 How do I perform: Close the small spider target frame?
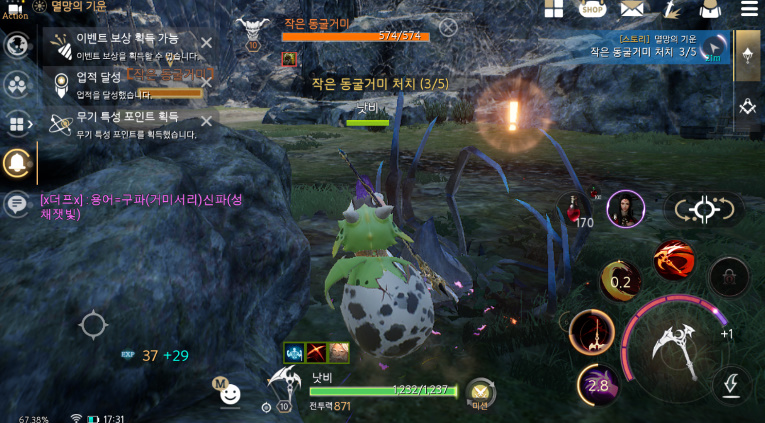pos(449,27)
